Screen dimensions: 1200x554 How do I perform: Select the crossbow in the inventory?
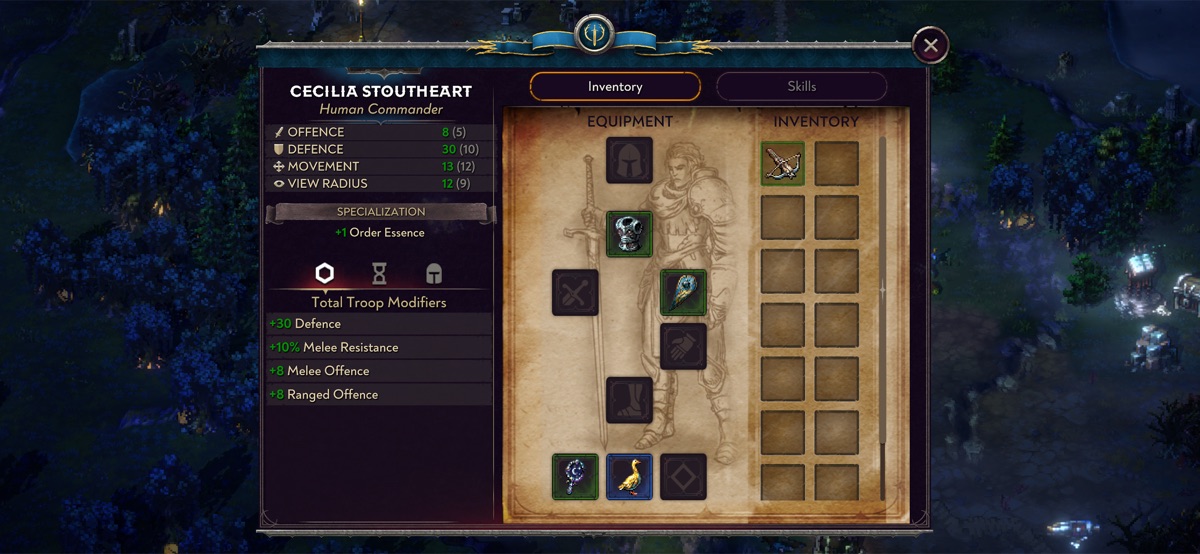(x=783, y=163)
